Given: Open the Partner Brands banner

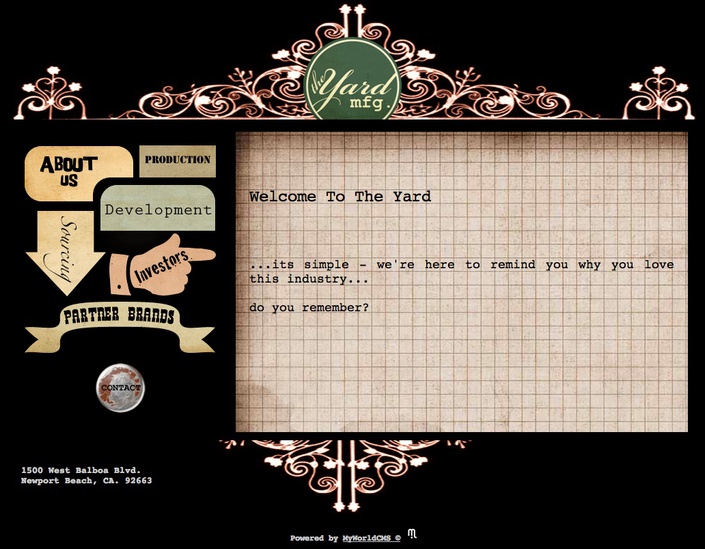Looking at the screenshot, I should click(119, 317).
